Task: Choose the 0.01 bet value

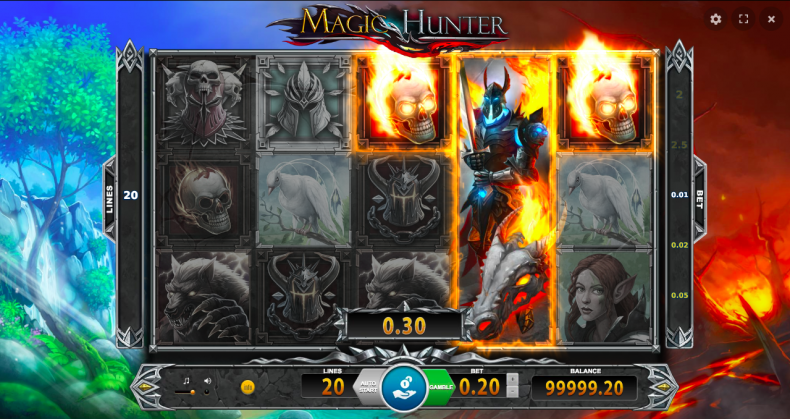Action: point(679,195)
